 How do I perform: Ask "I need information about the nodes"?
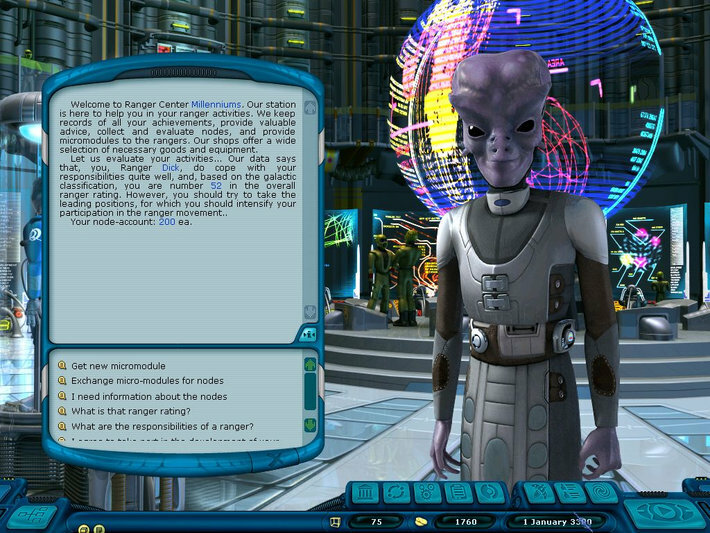click(149, 396)
